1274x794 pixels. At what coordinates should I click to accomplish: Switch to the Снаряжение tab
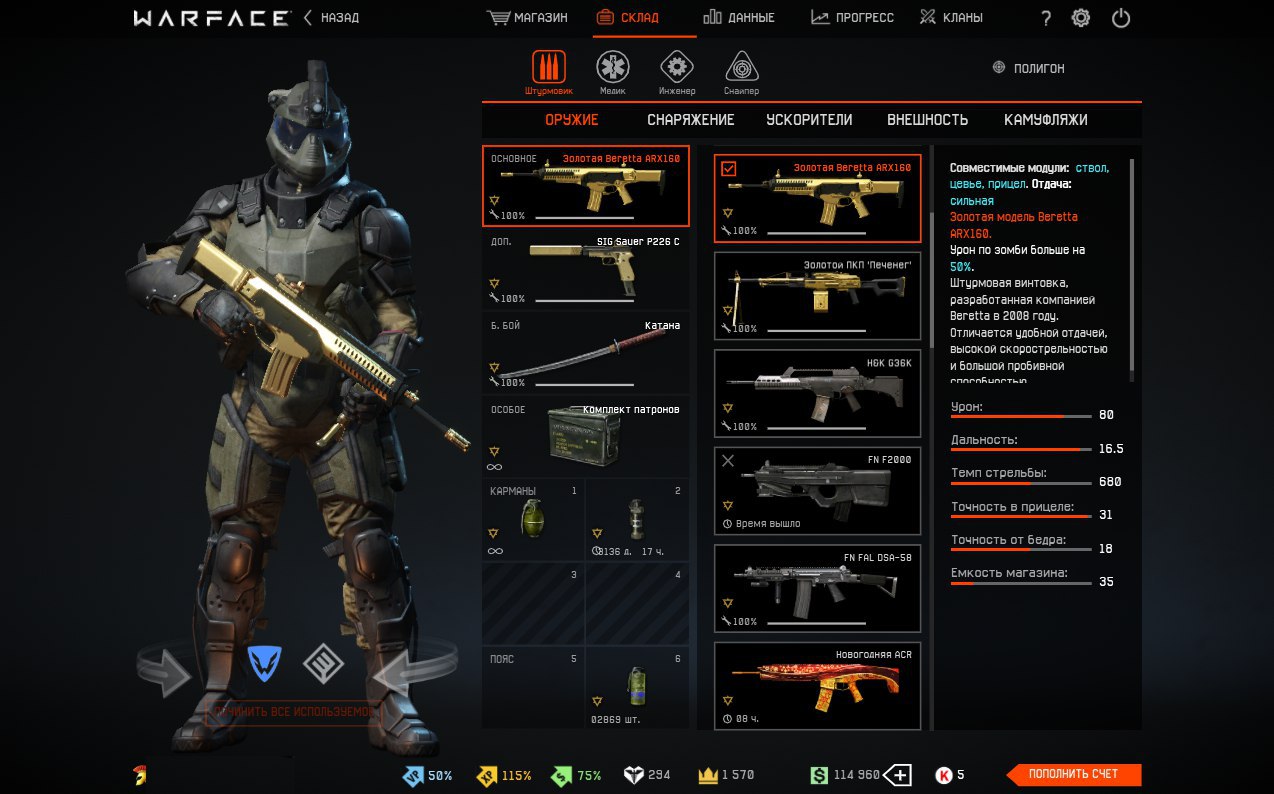tap(690, 120)
